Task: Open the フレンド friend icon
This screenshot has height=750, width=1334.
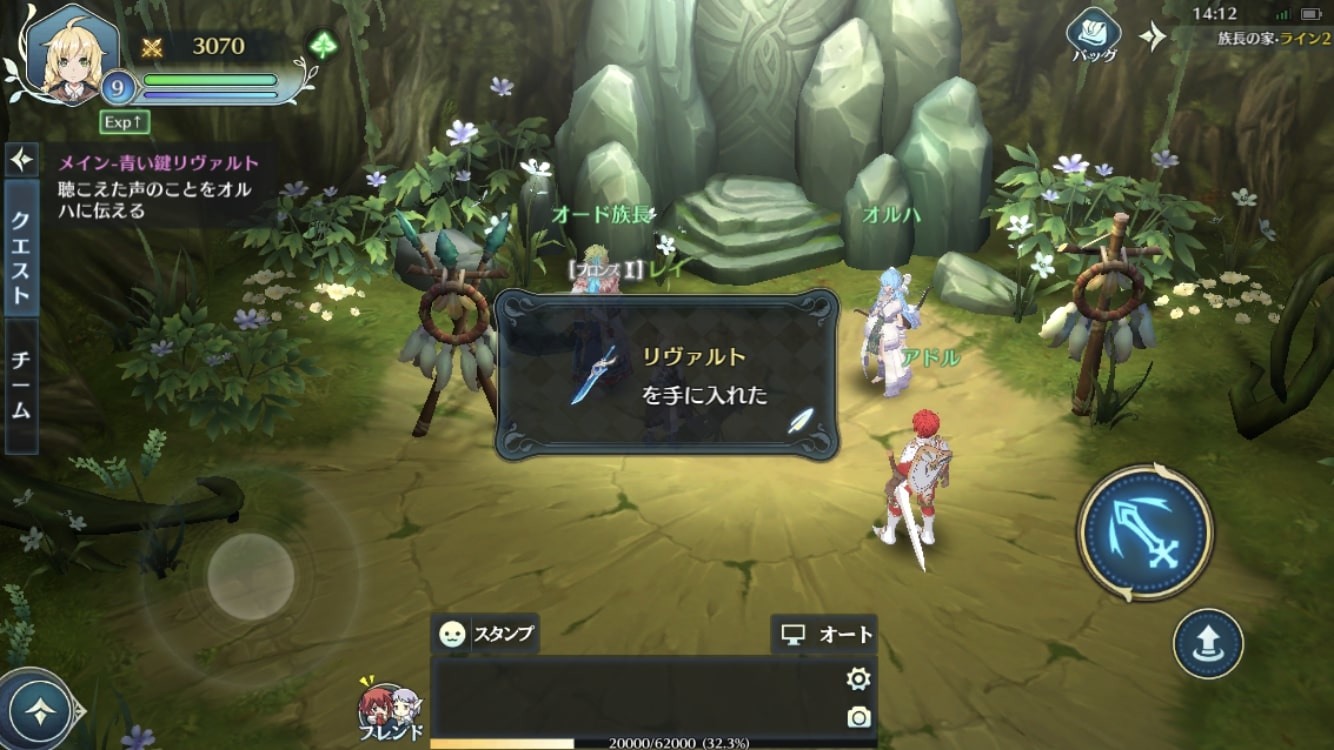Action: point(390,705)
